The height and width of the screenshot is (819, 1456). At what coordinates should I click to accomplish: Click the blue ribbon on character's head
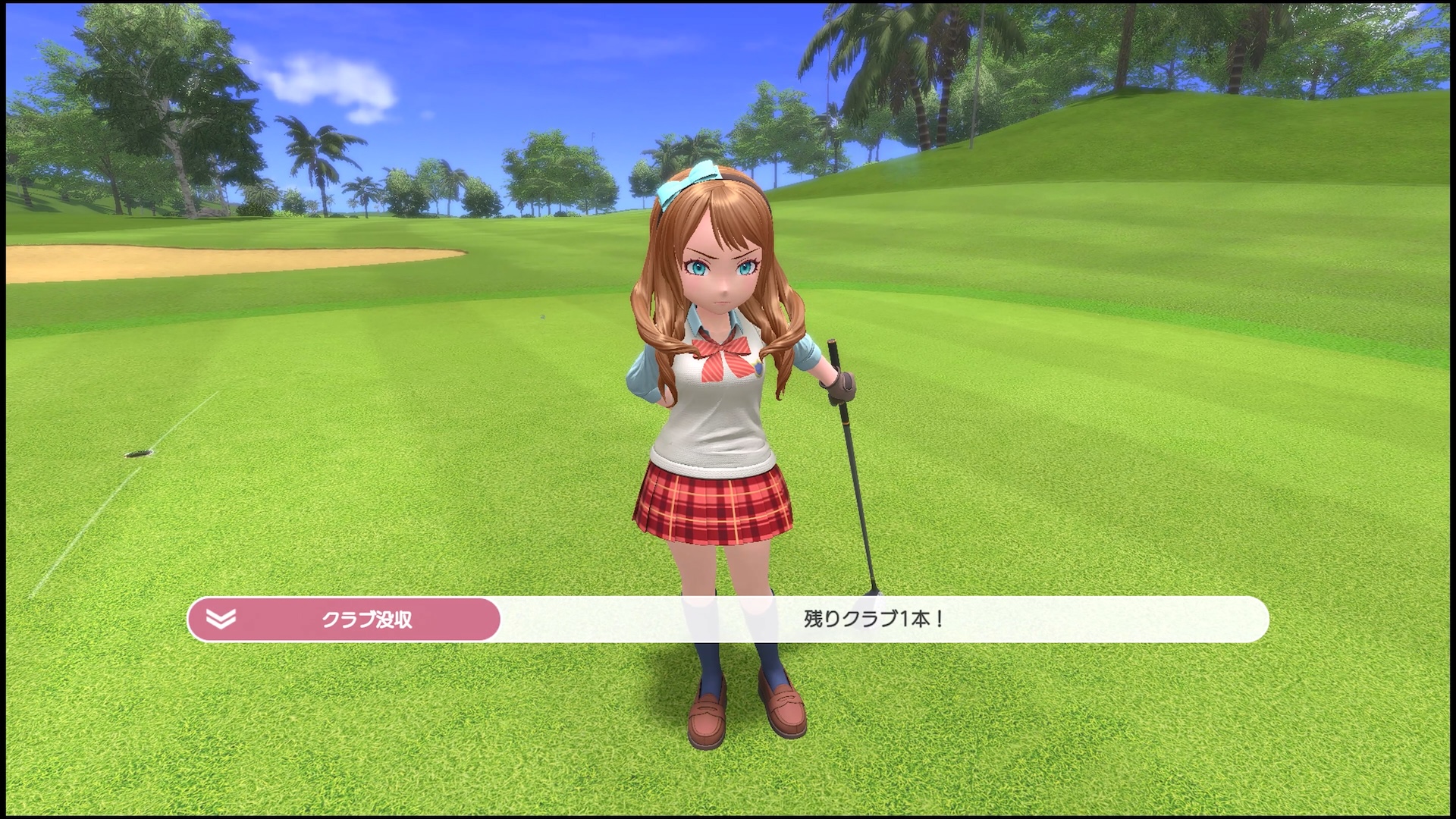pyautogui.click(x=686, y=178)
